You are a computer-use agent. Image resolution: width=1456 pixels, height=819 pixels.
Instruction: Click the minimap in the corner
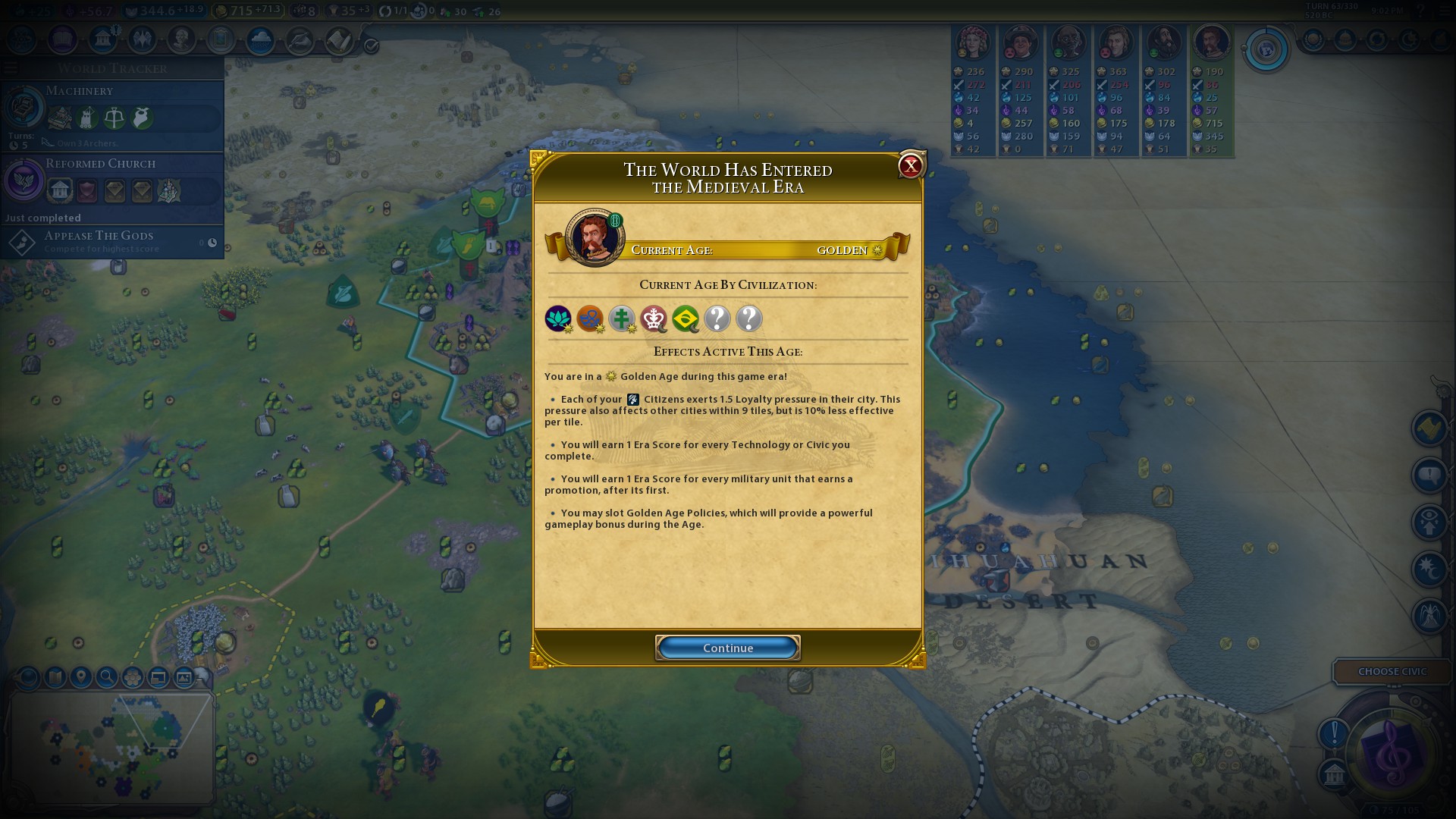(x=112, y=745)
